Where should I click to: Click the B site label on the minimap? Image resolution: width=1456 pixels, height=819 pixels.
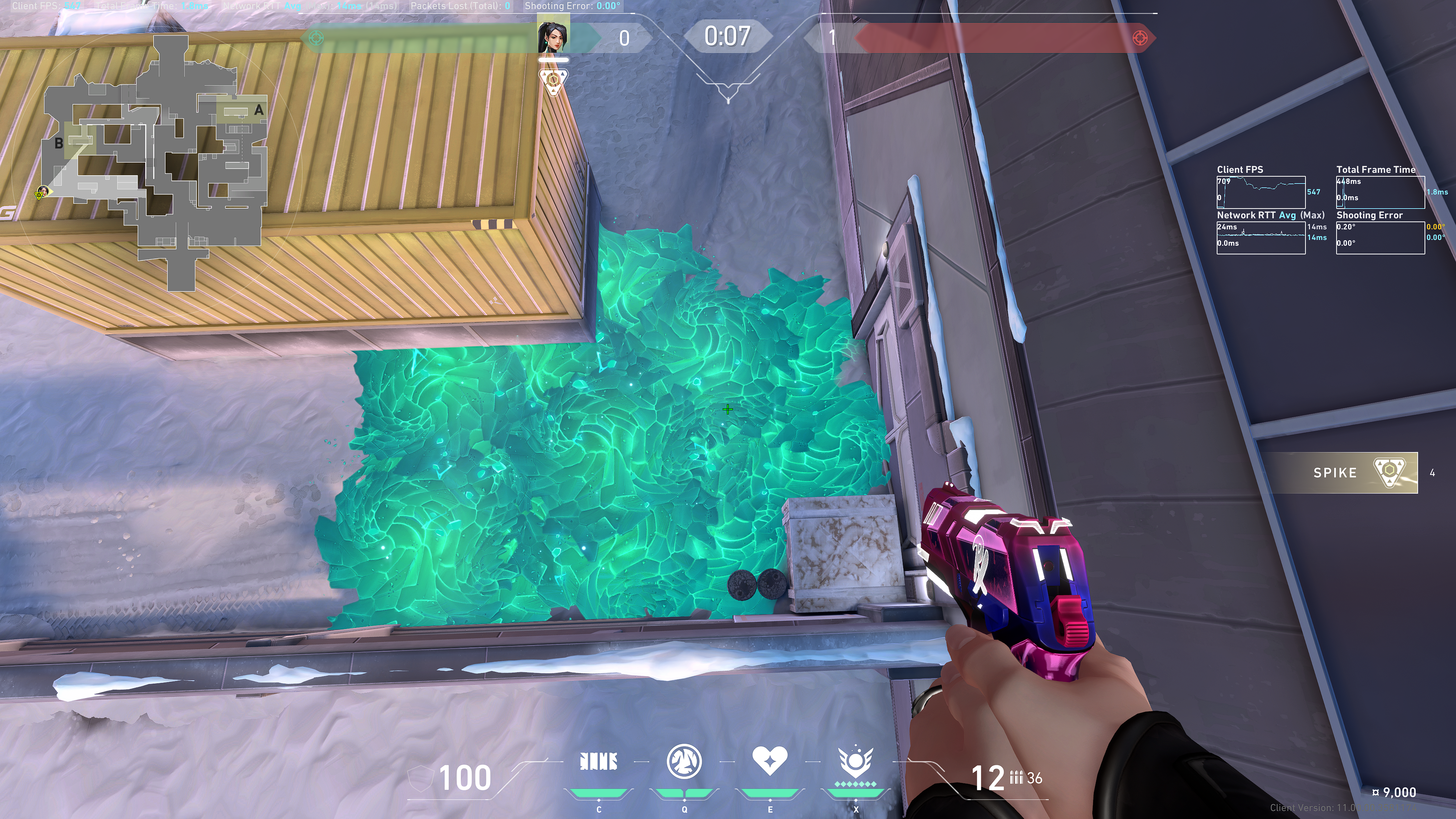tap(59, 144)
